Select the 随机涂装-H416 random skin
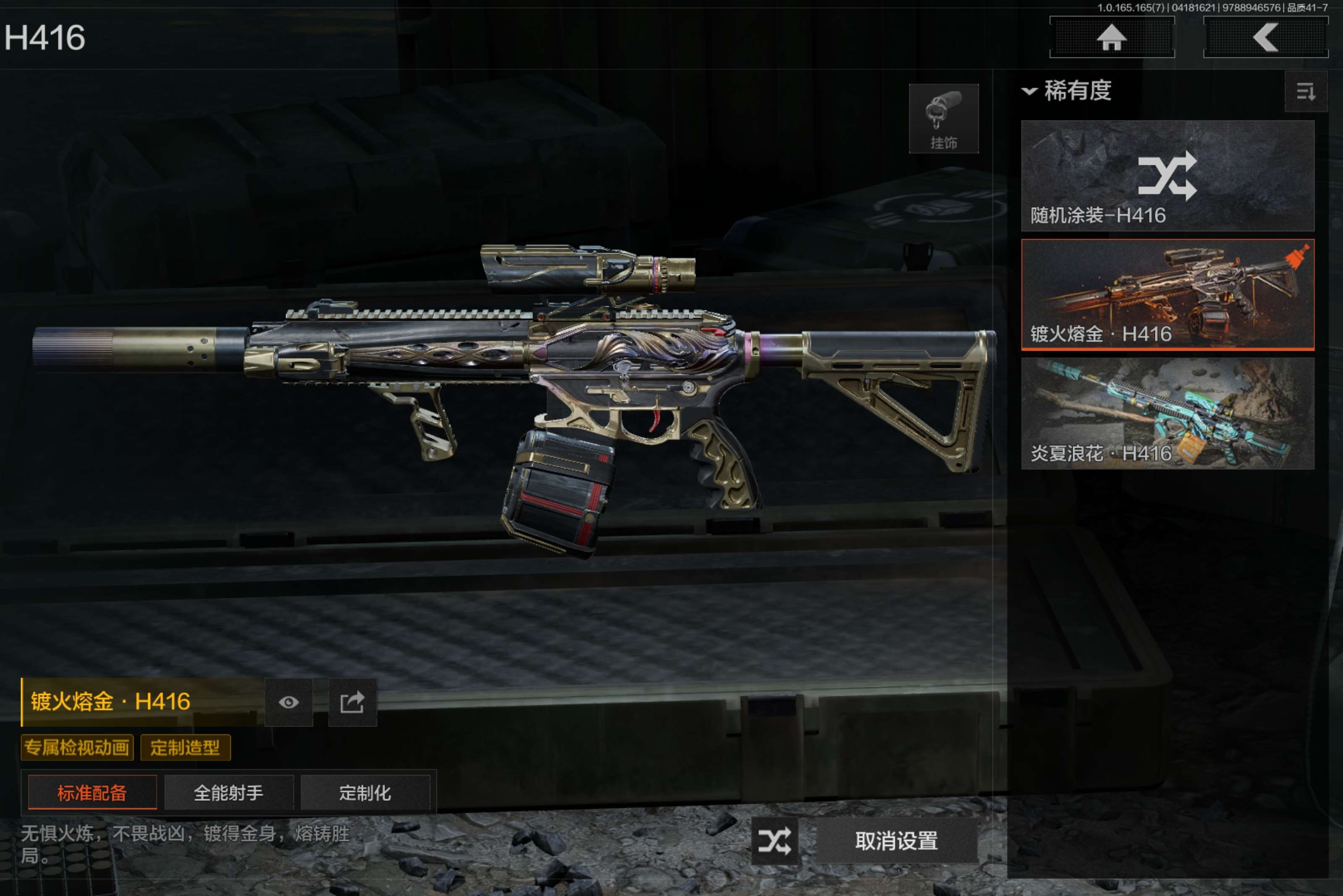Viewport: 1343px width, 896px height. tap(1167, 175)
